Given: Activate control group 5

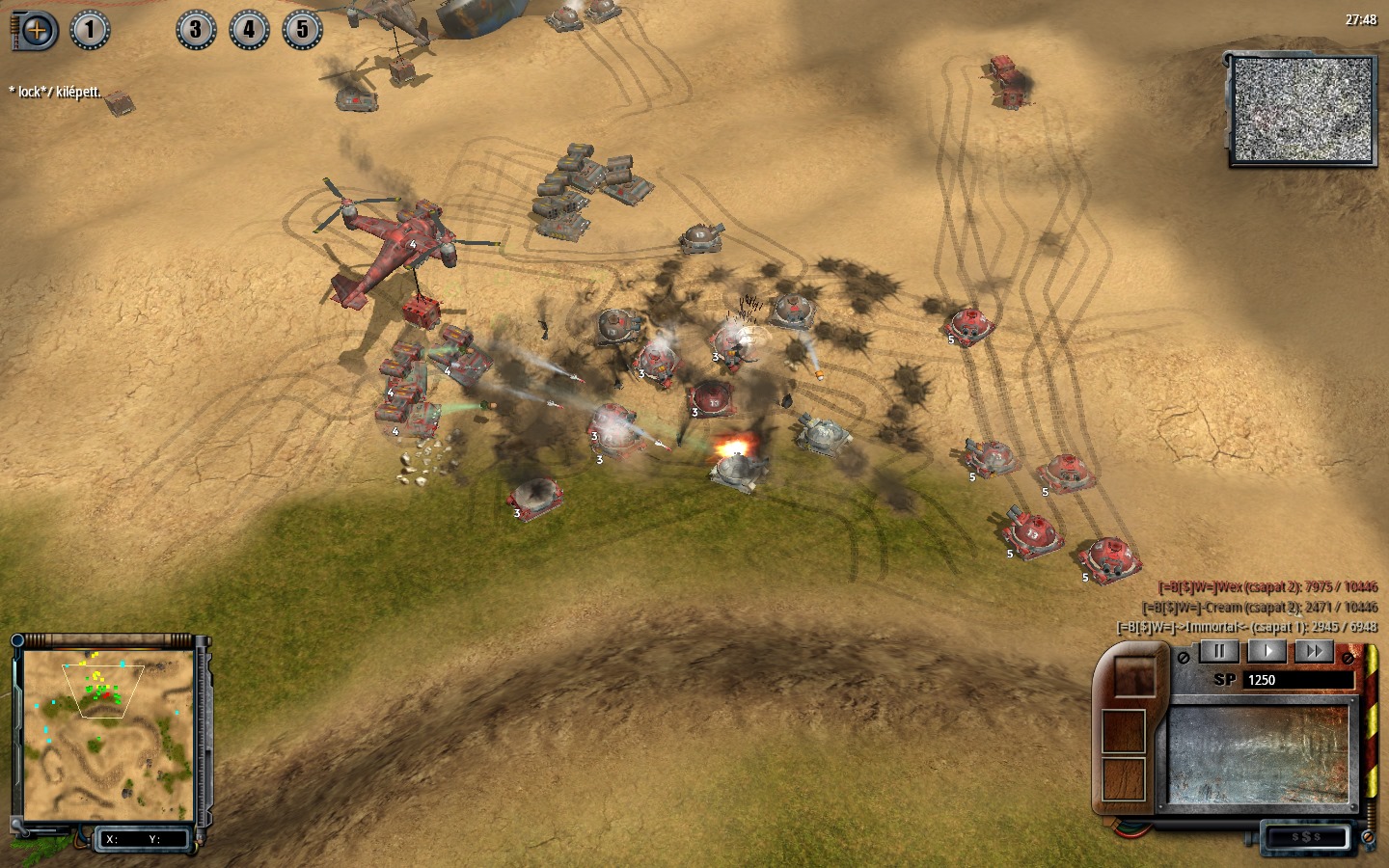Looking at the screenshot, I should [x=302, y=30].
